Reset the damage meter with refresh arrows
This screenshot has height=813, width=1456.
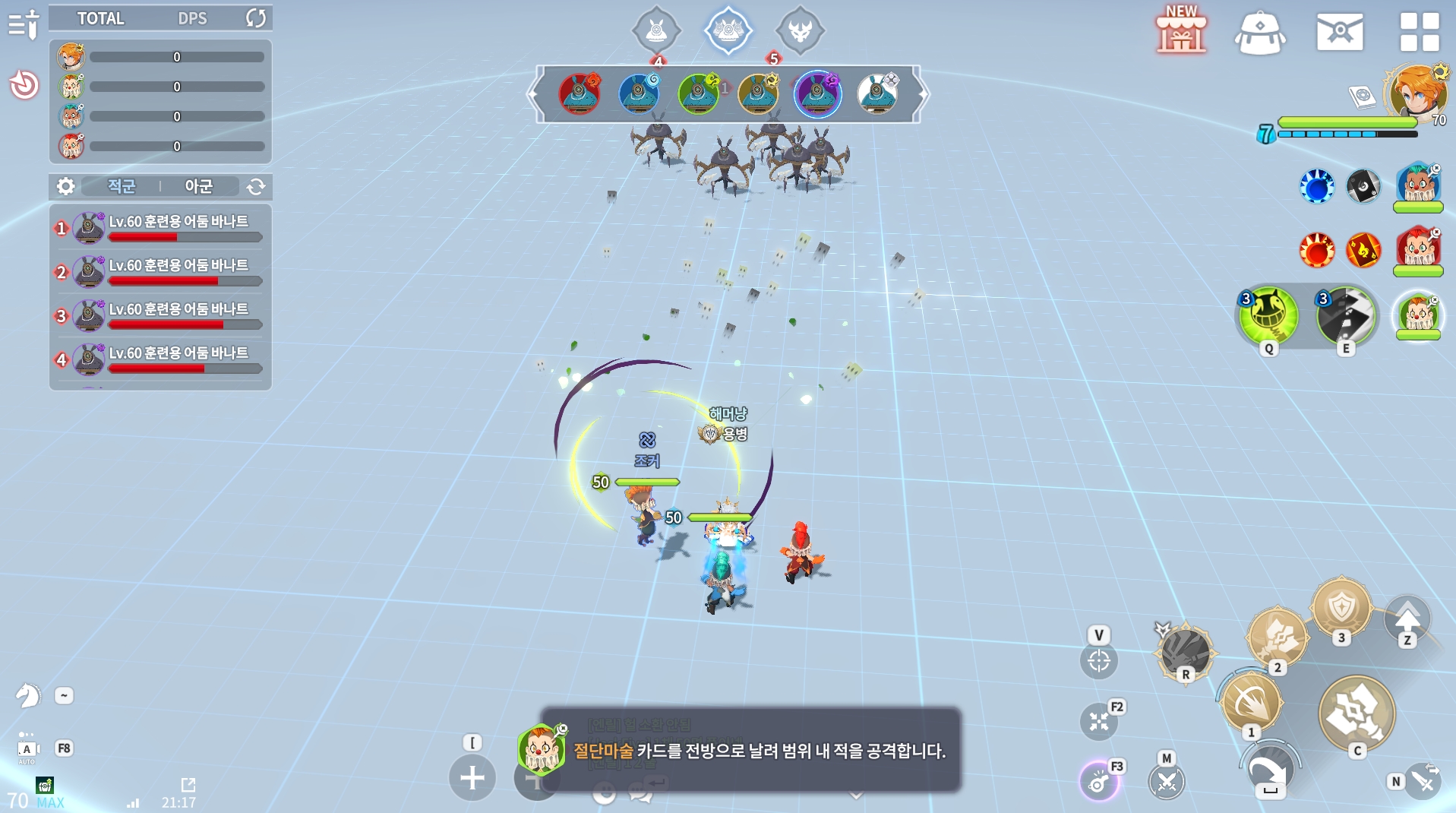256,18
